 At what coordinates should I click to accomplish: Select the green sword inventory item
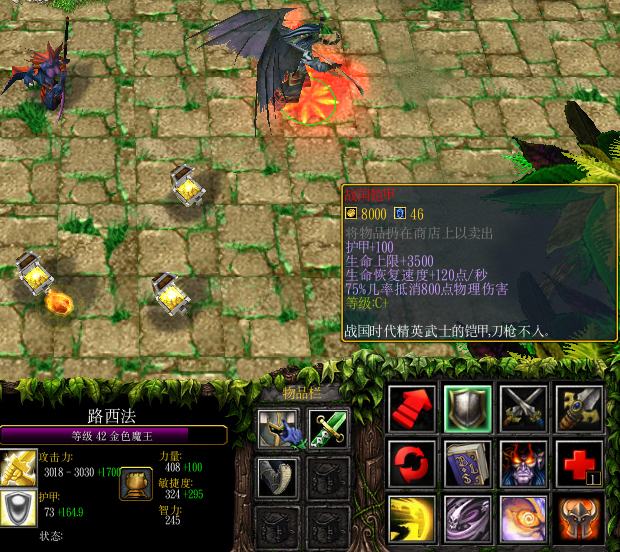coord(326,428)
